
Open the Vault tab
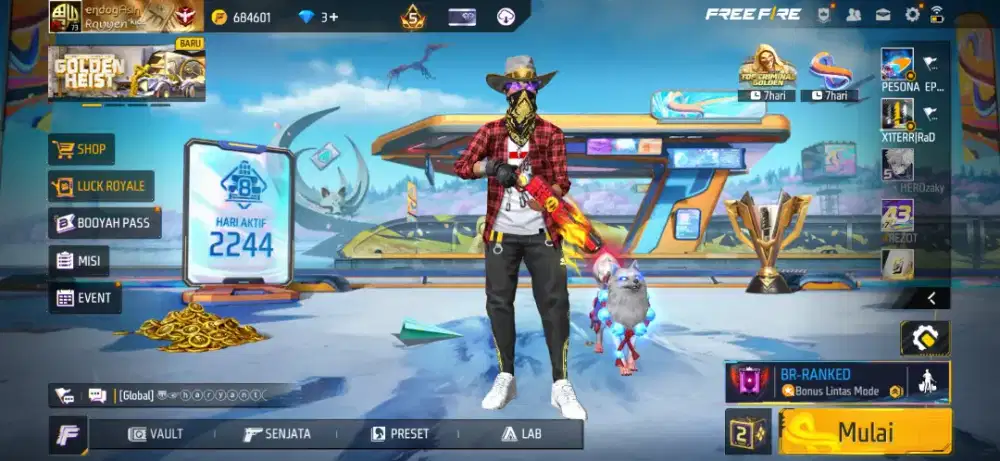click(x=156, y=434)
